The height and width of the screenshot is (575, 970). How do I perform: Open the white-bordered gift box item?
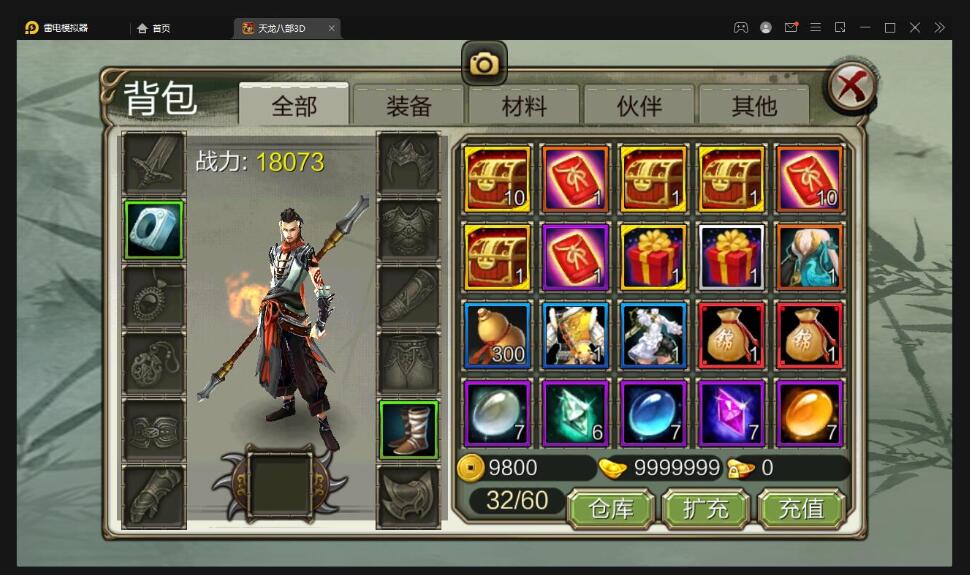coord(731,257)
